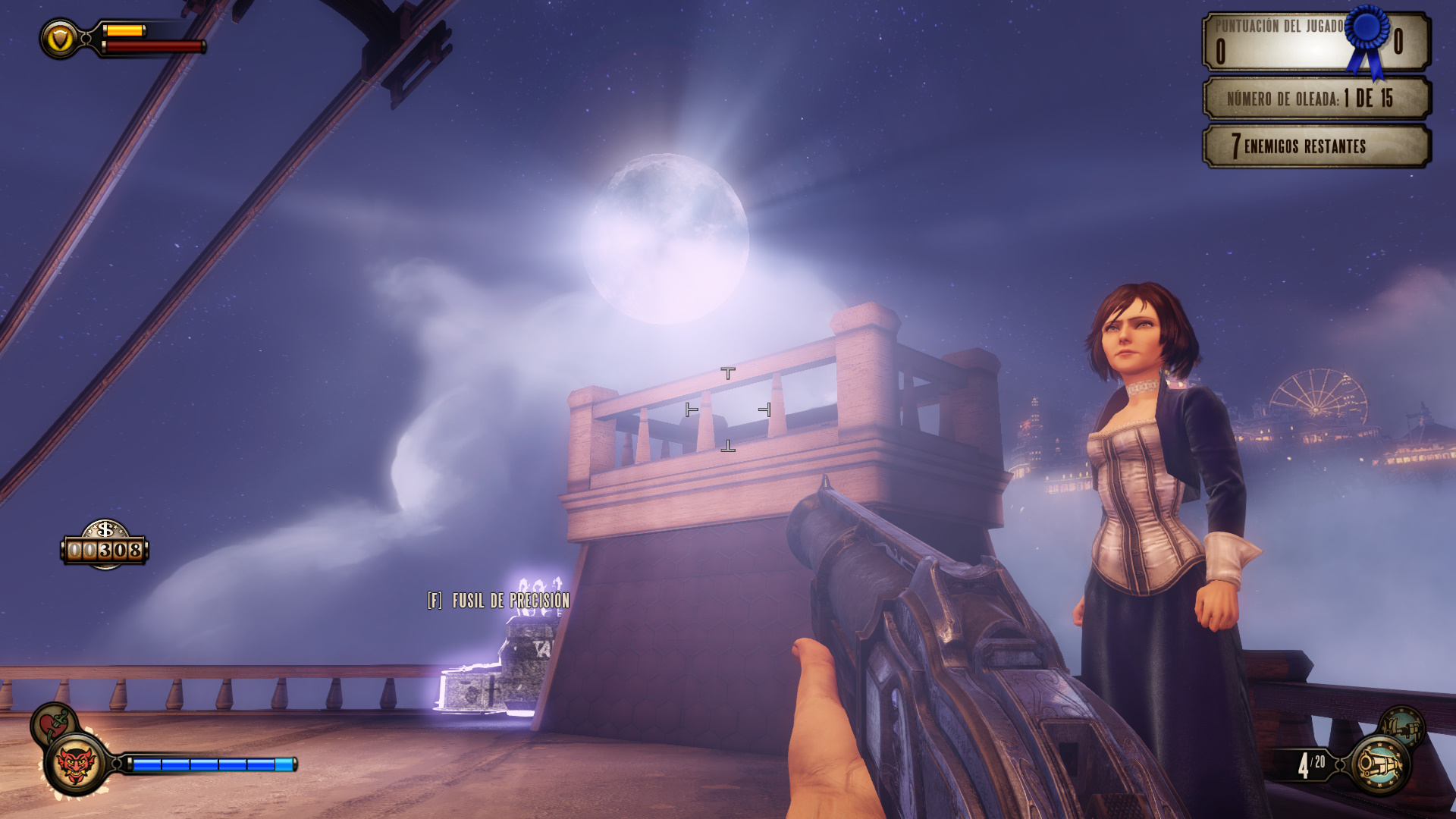1456x819 pixels.
Task: Click the blue ribbon badge icon
Action: 1367,38
